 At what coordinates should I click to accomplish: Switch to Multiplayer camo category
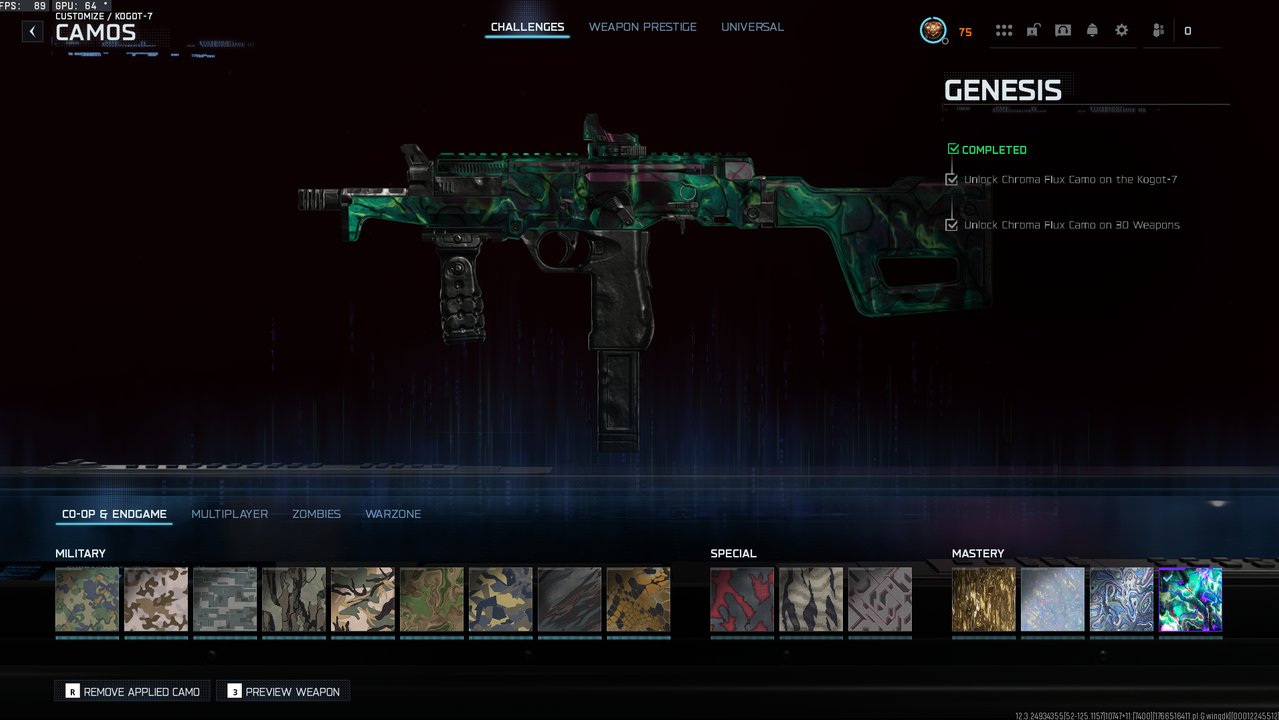(229, 514)
